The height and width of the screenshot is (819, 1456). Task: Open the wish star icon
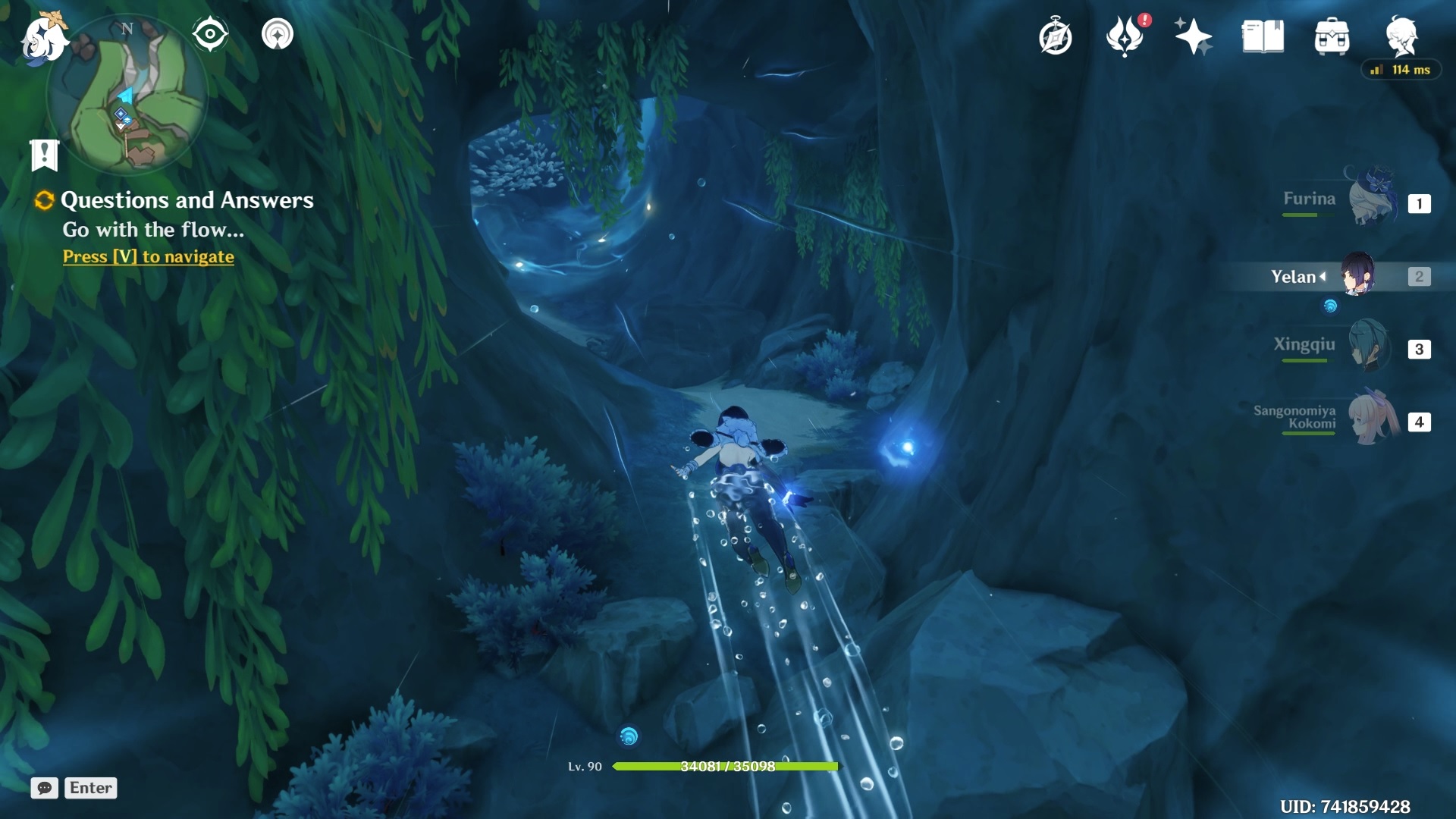click(x=1193, y=36)
